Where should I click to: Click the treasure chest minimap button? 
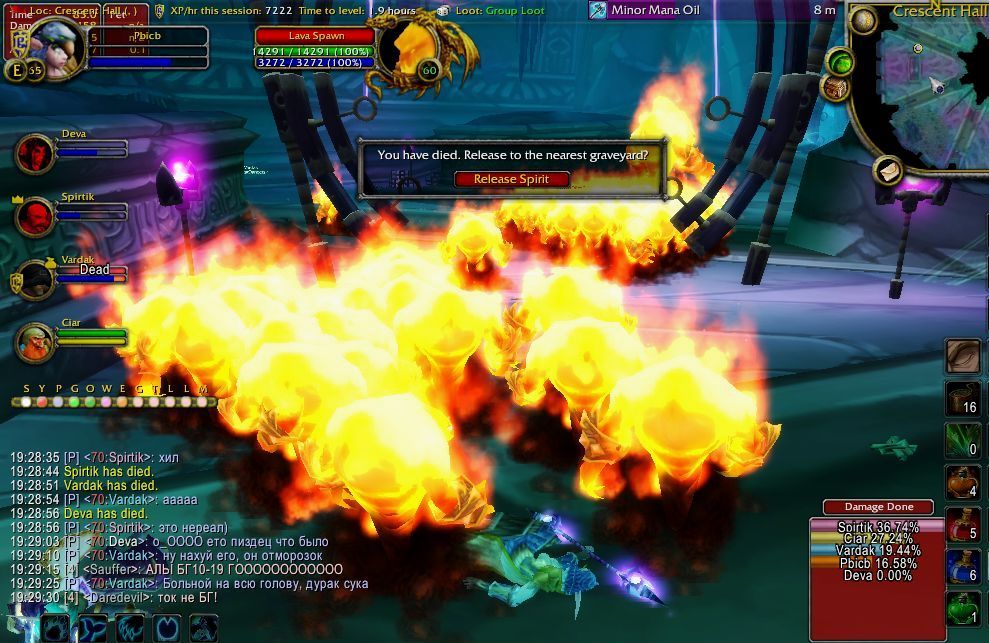tap(834, 88)
